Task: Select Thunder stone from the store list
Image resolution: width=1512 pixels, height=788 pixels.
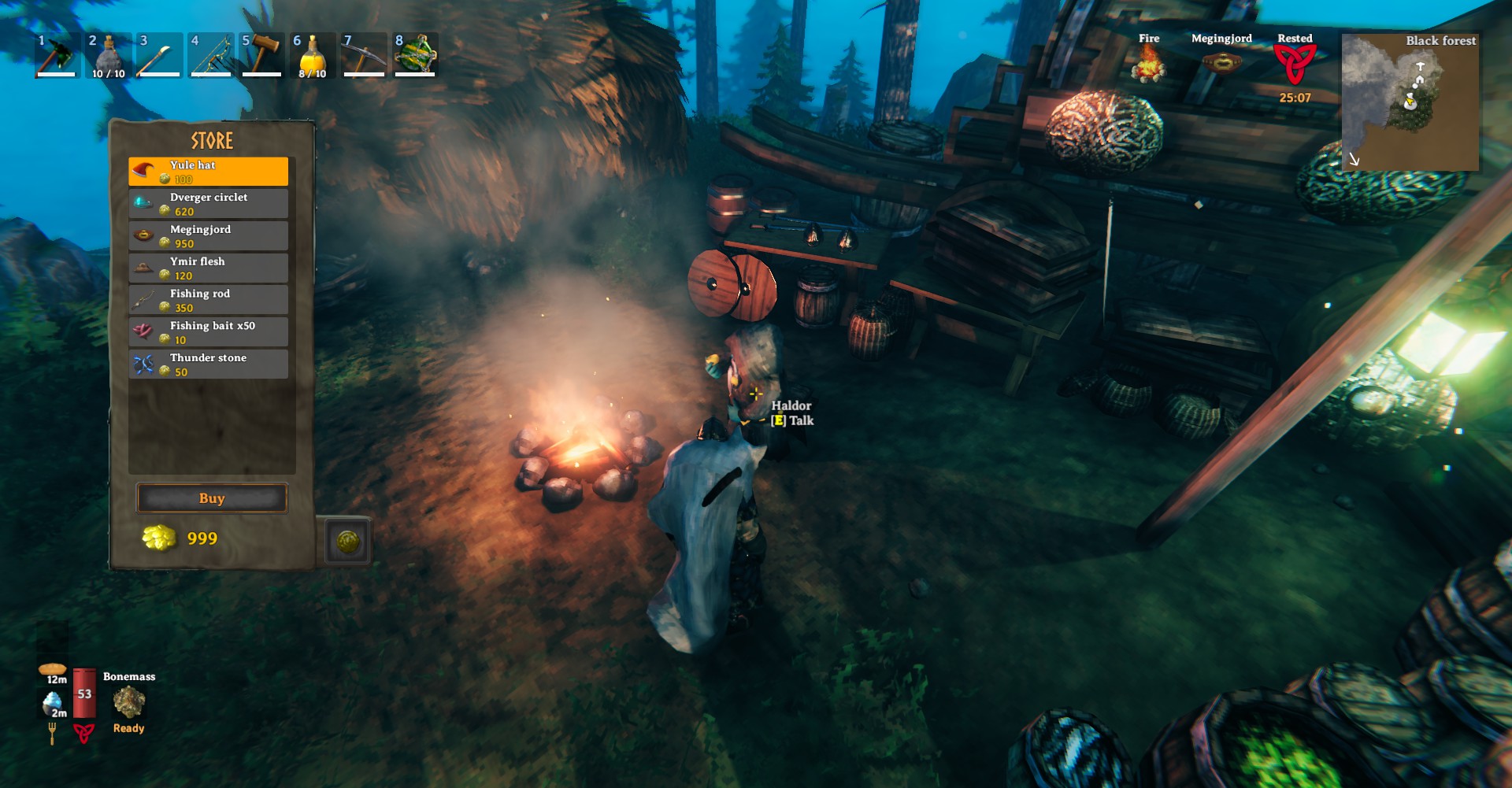Action: pos(208,364)
